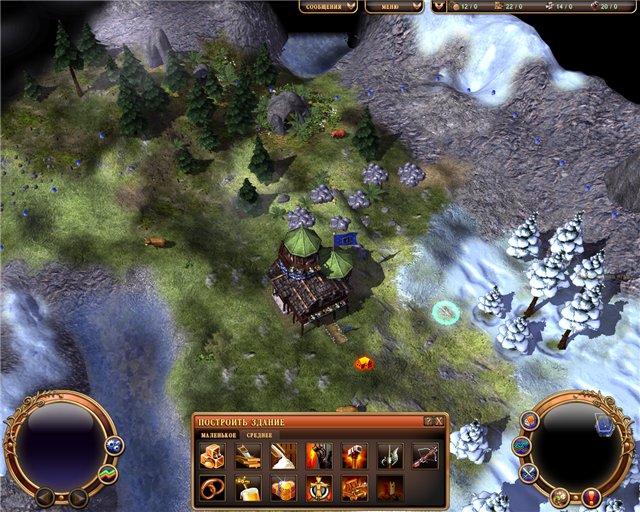Select the stacked crates building icon
Screen dimensions: 640x512
(x=214, y=456)
